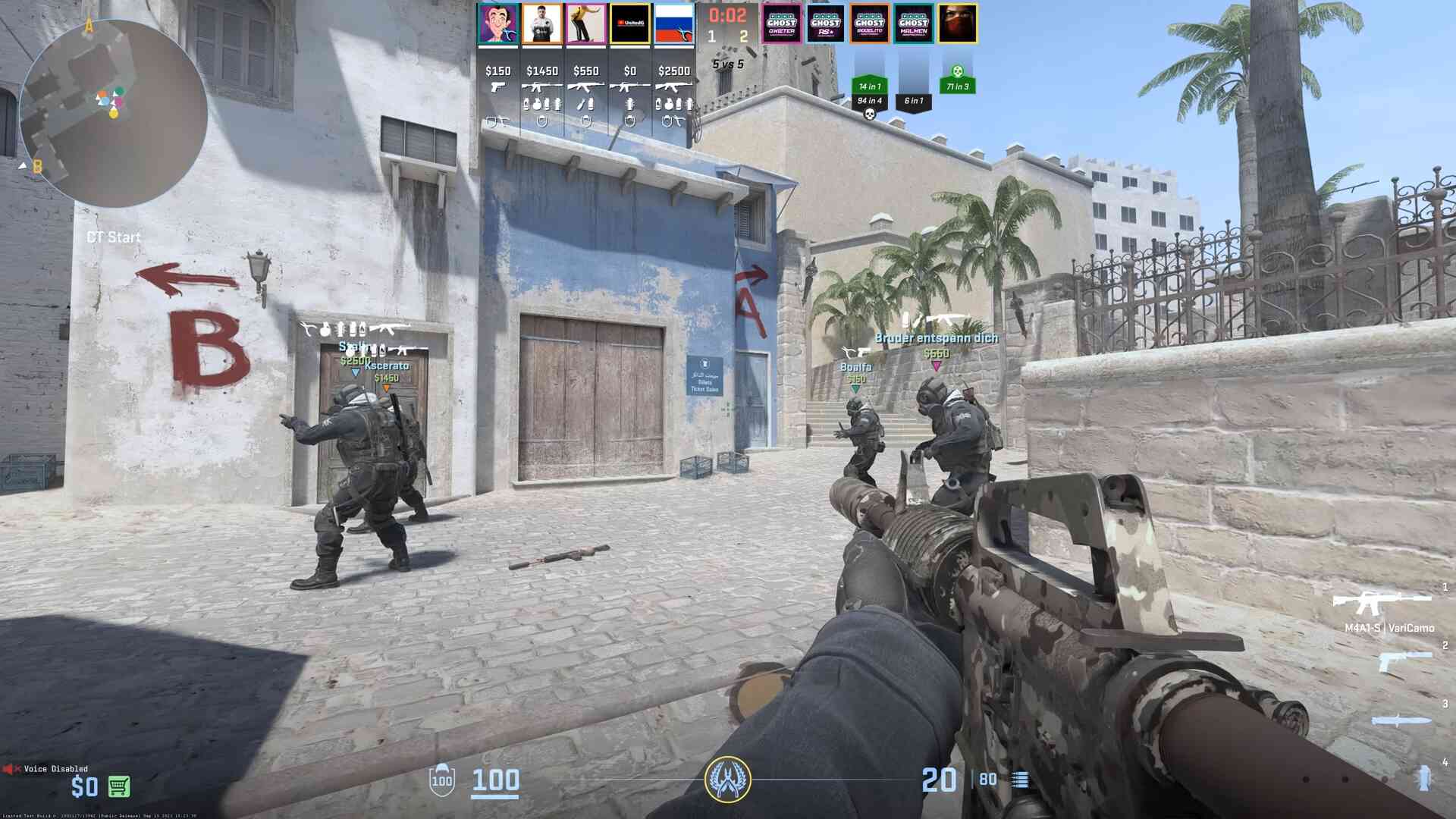Select the M4A1-S VariCamo primary weapon
Image resolution: width=1456 pixels, height=819 pixels.
pos(1382,604)
